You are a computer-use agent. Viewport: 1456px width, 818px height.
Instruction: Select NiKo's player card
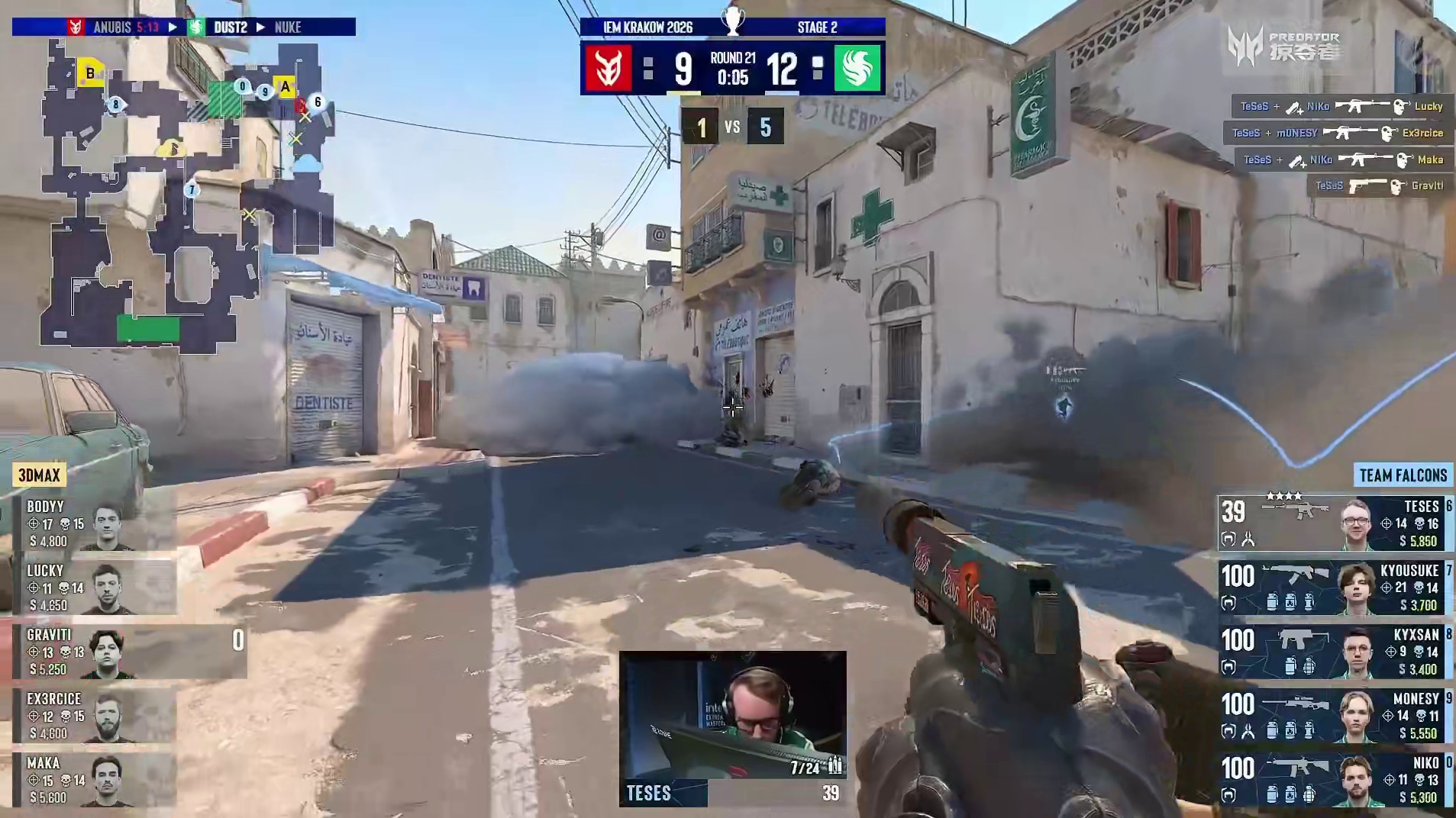1335,780
